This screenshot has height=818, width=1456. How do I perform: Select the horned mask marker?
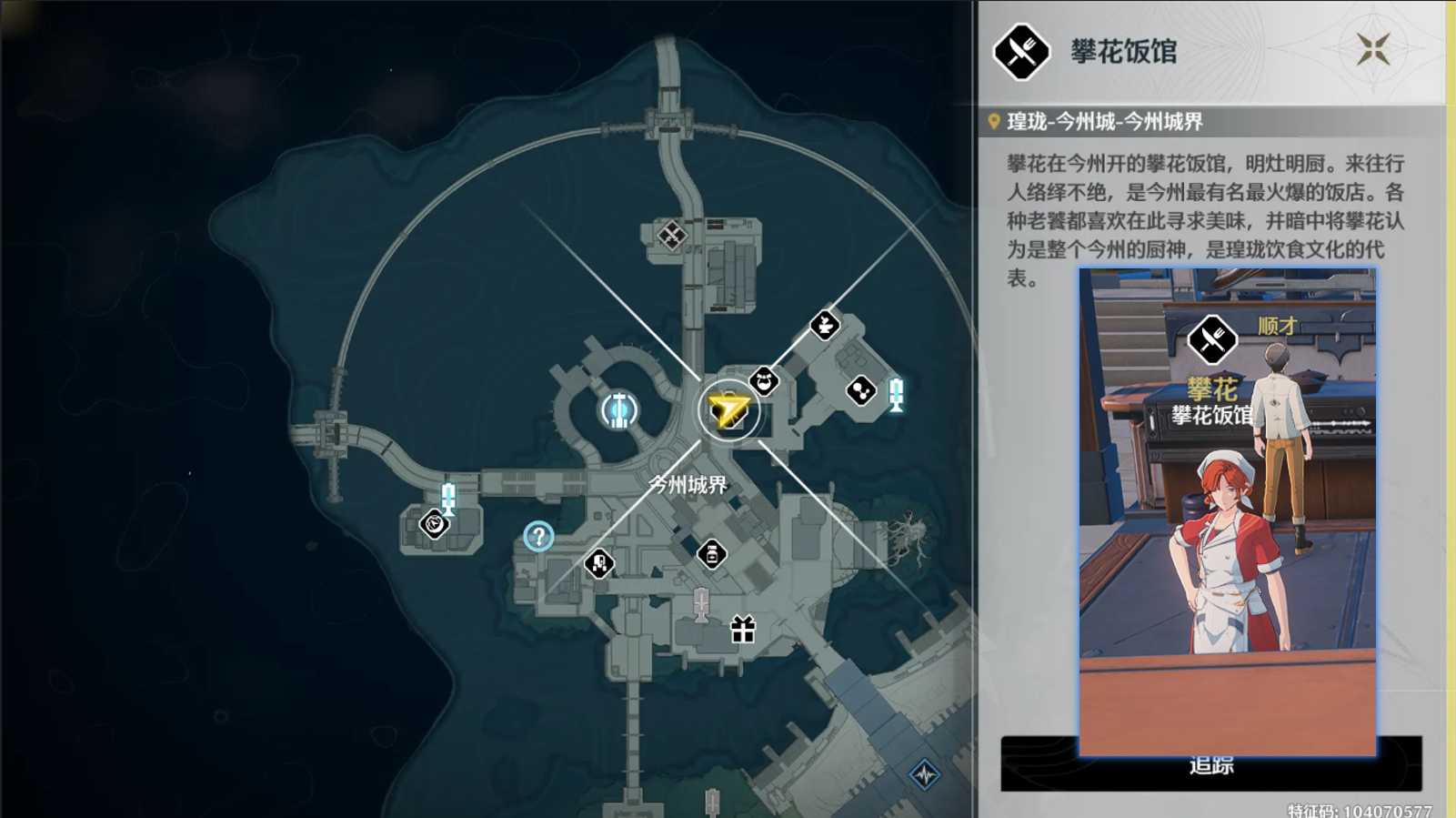pos(764,381)
